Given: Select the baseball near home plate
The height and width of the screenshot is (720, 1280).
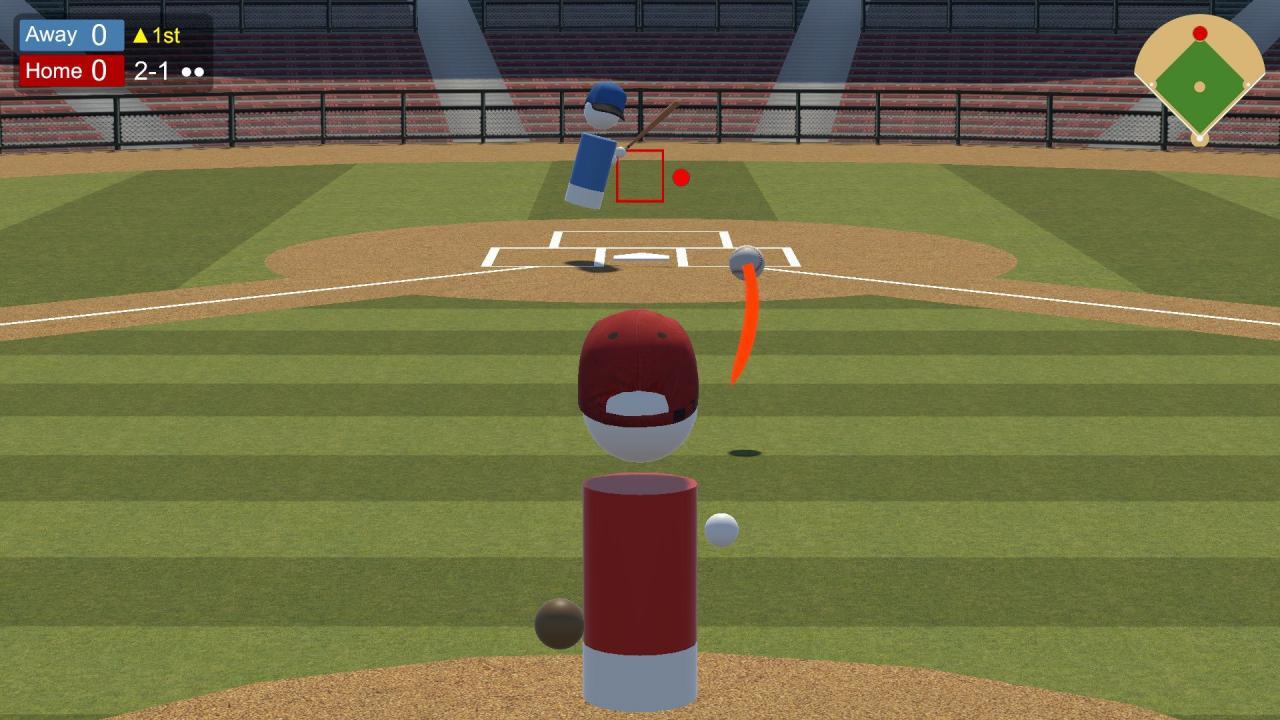Looking at the screenshot, I should coord(747,260).
